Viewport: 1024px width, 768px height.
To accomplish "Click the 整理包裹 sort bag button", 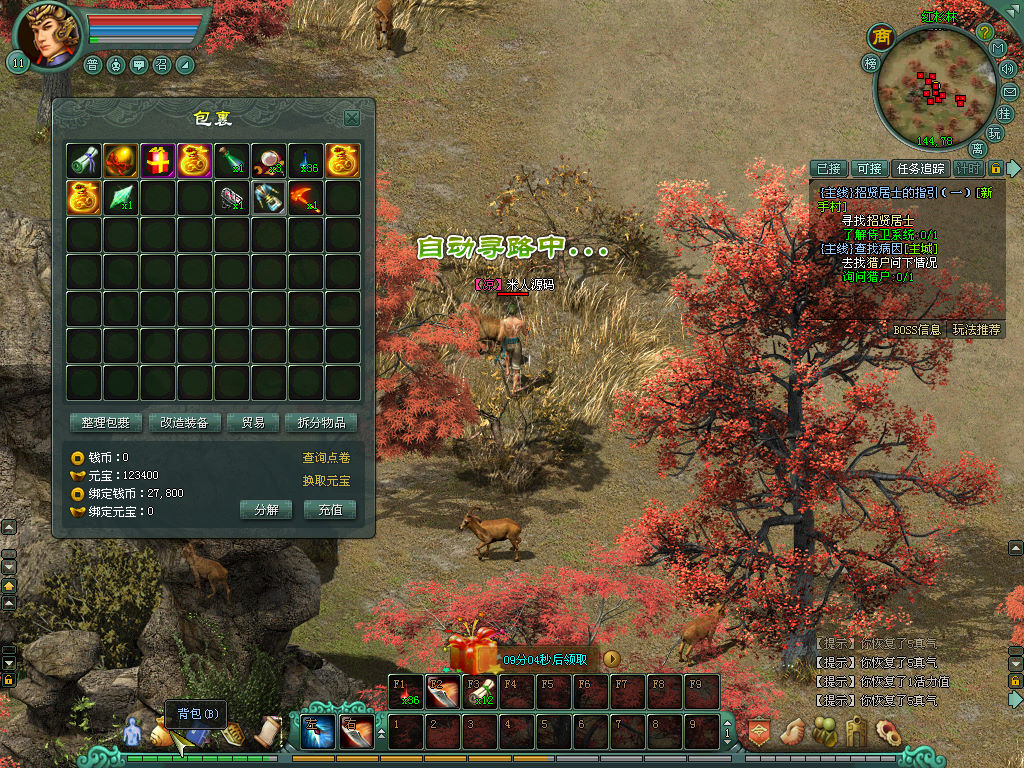I will 106,423.
